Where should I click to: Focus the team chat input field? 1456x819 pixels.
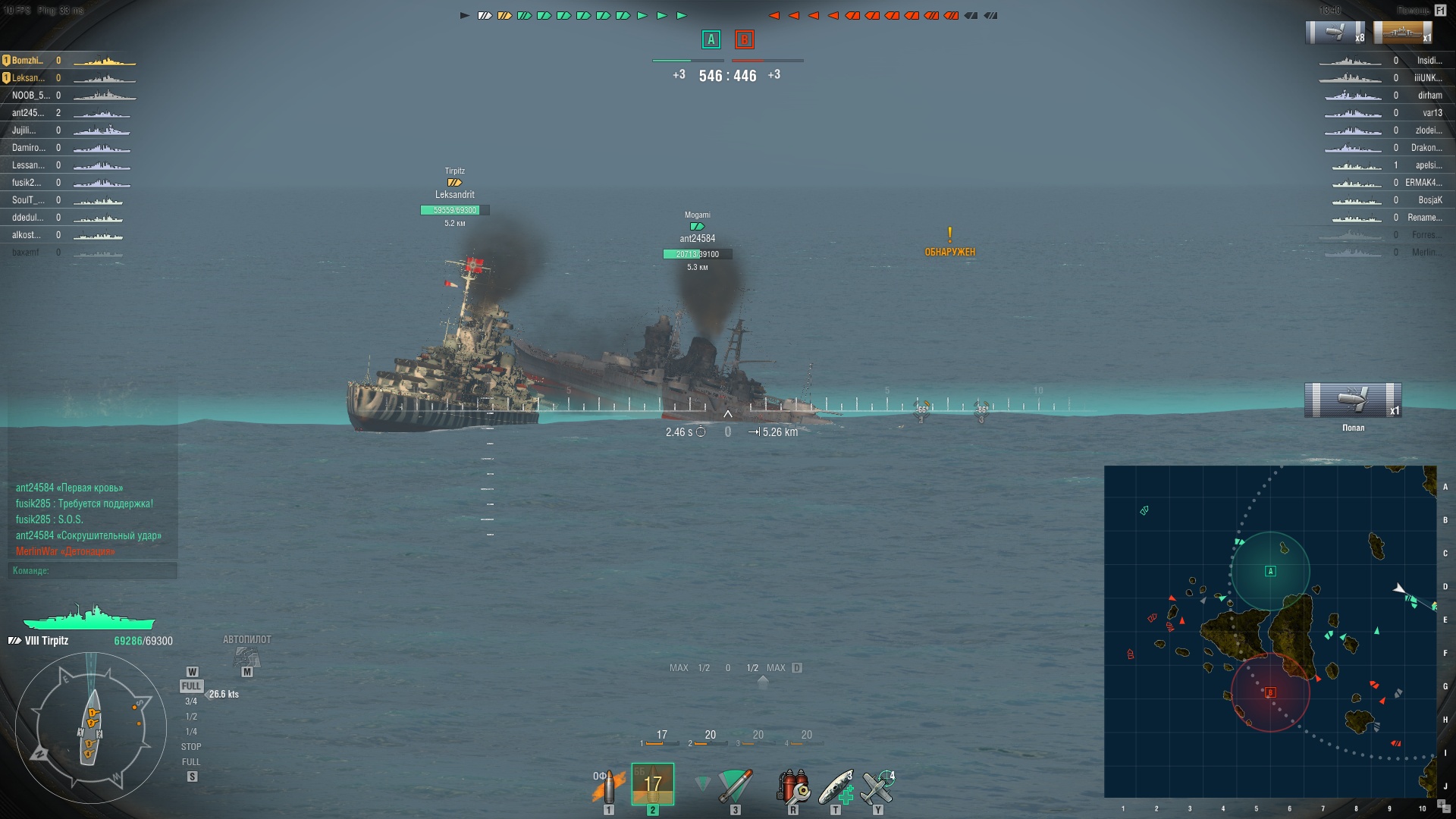click(x=93, y=570)
